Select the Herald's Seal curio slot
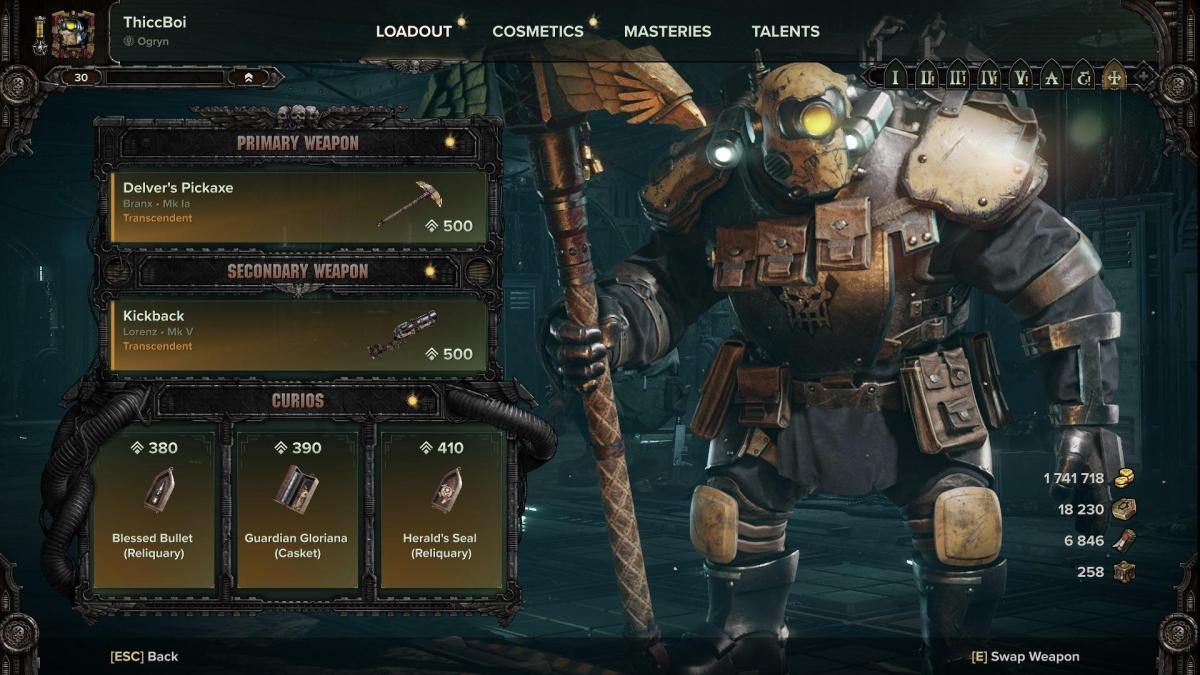The image size is (1200, 675). 441,508
